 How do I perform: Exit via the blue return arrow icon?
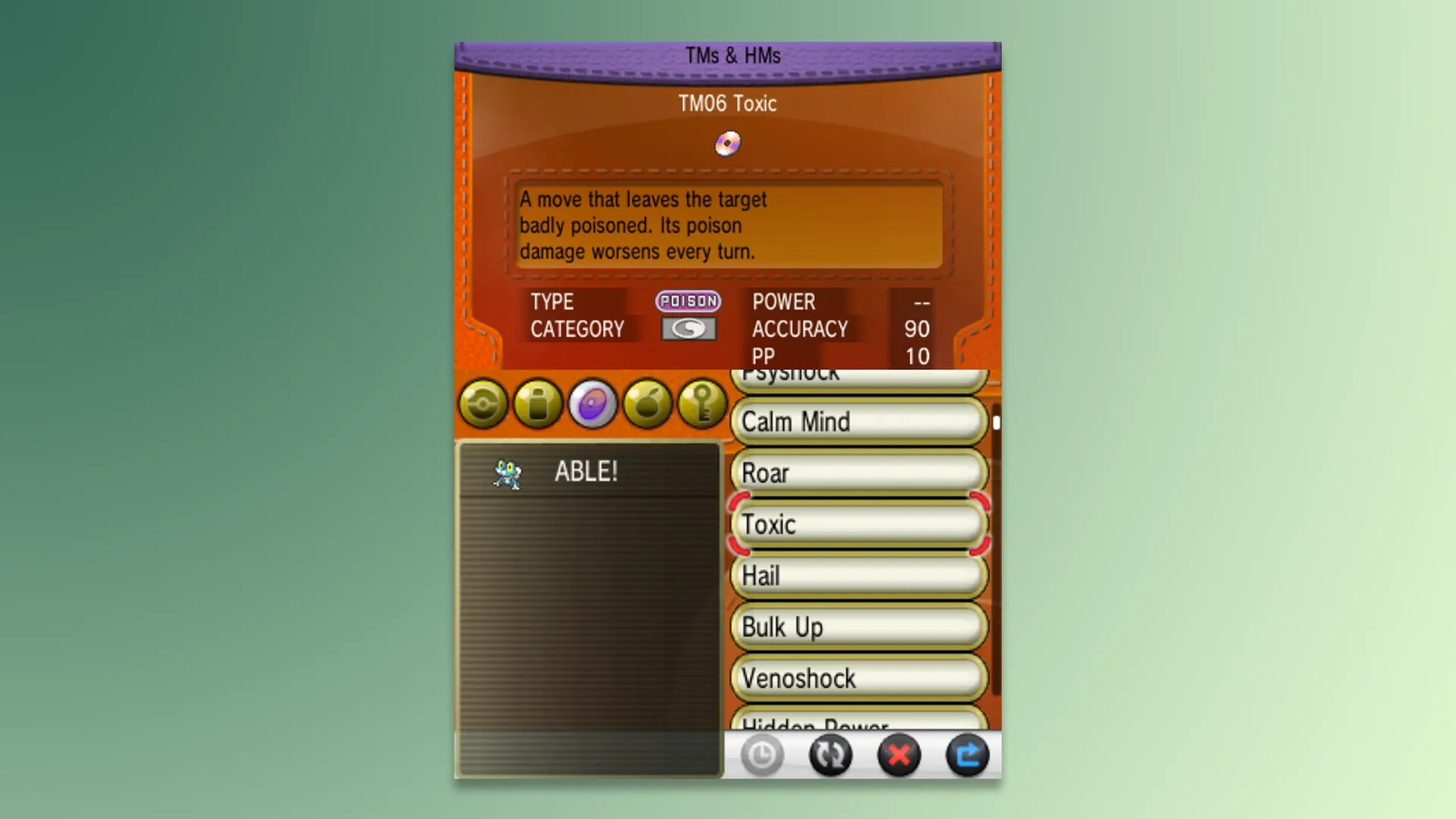[x=968, y=755]
